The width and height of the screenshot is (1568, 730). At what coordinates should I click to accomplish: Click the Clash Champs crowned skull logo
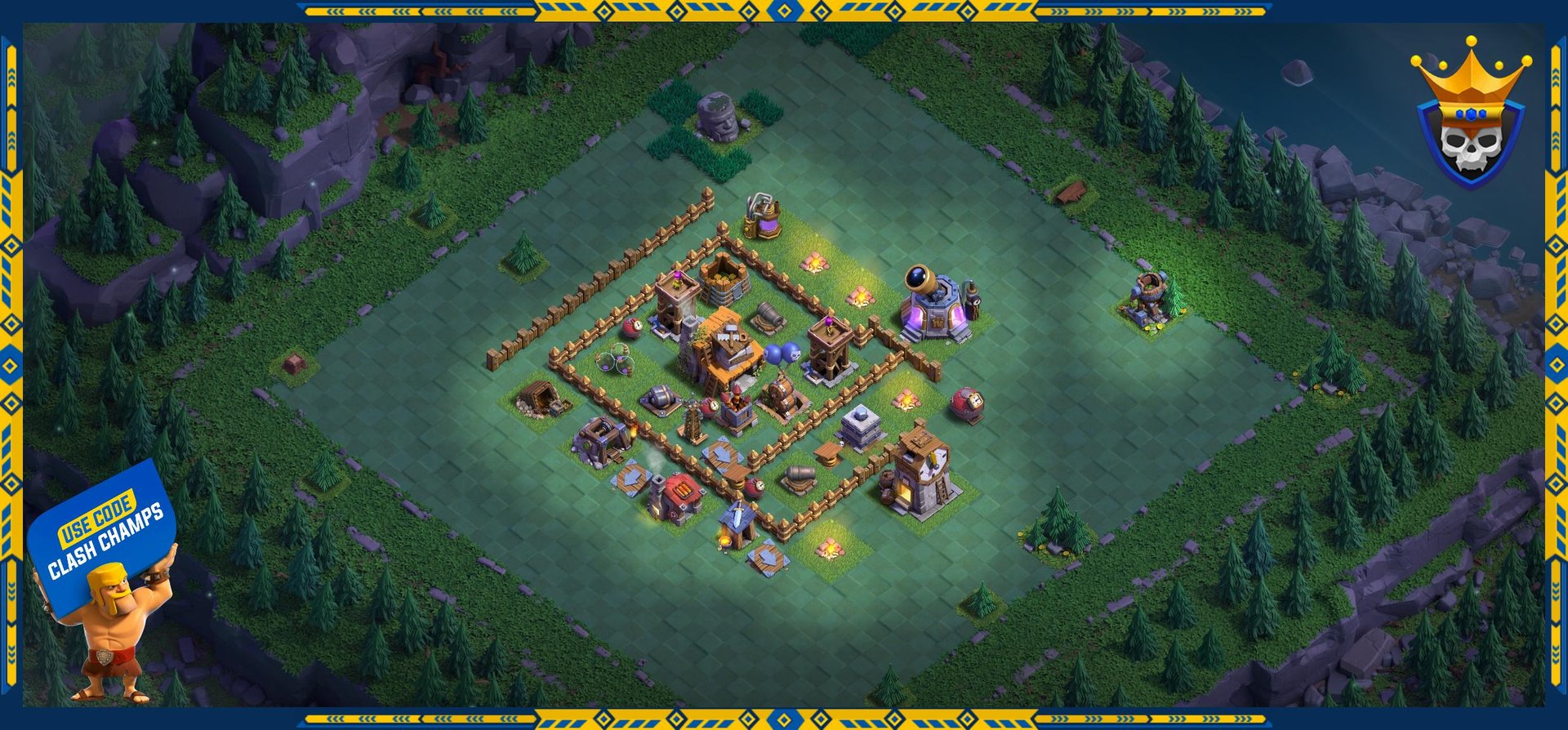(1470, 117)
